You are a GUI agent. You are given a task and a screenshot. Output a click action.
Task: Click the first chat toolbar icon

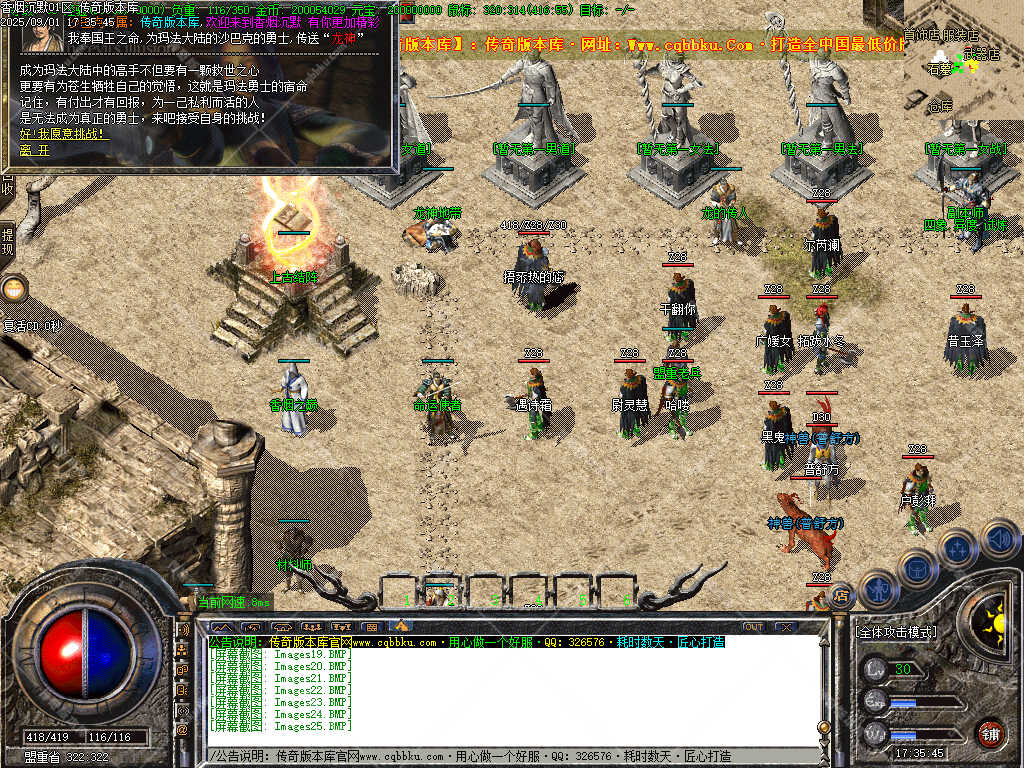click(221, 627)
